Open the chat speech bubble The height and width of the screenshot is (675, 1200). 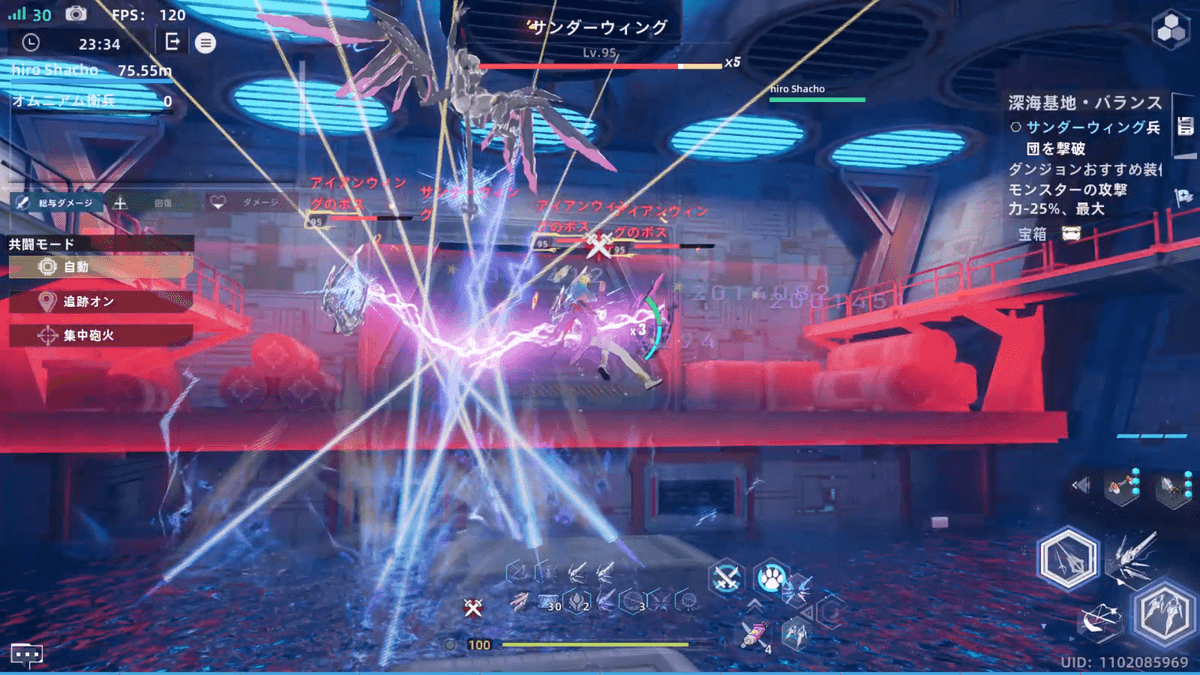[27, 655]
